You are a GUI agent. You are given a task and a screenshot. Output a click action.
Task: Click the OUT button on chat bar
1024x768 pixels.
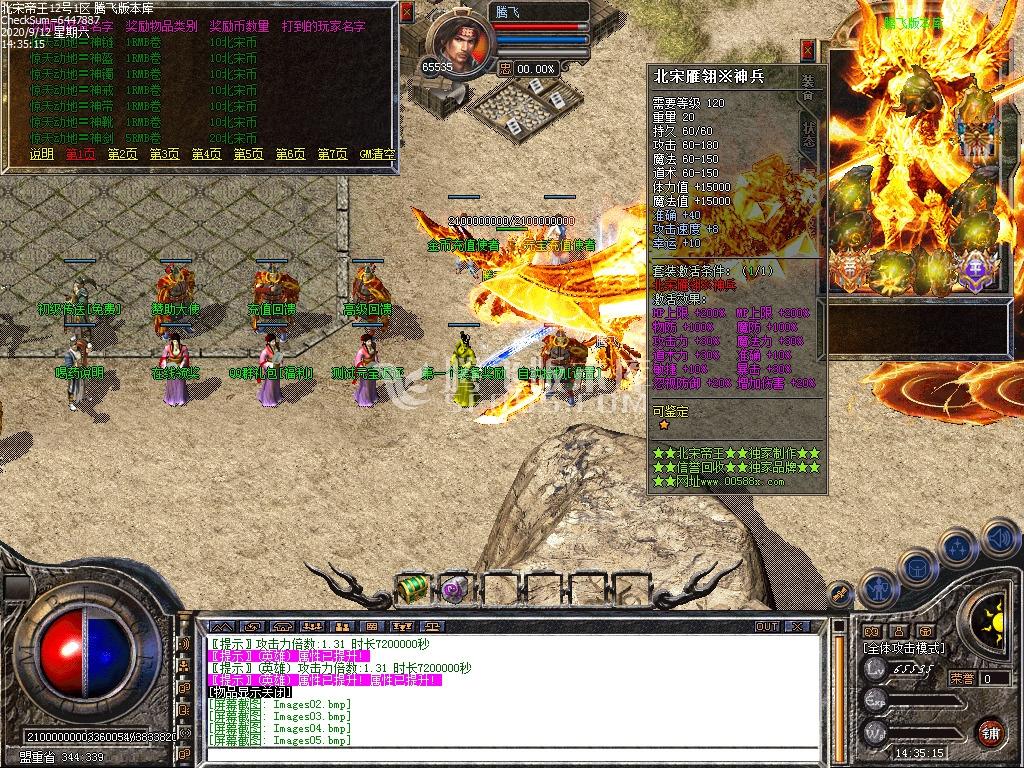point(767,626)
